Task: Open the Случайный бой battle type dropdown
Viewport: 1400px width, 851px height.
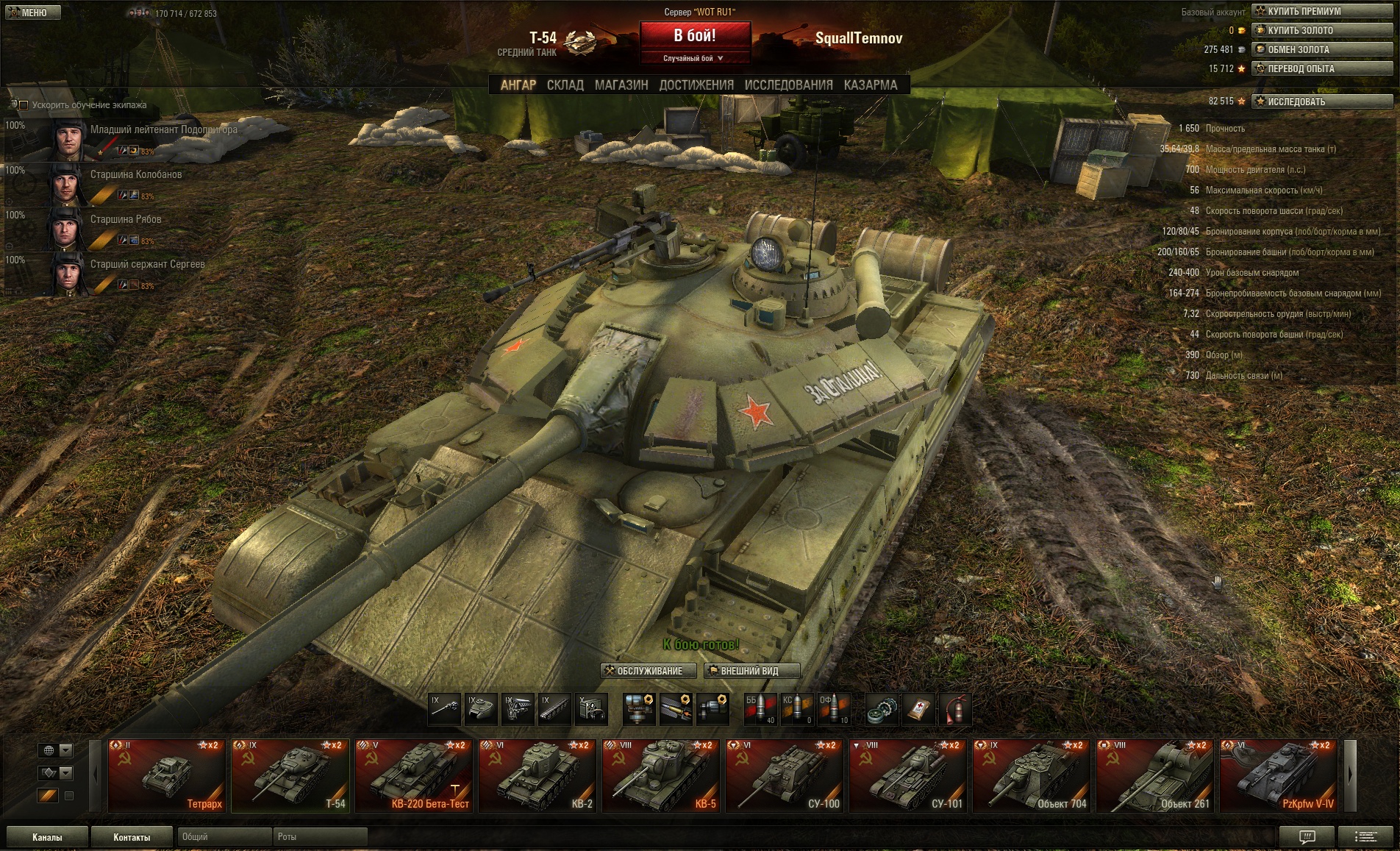Action: click(x=694, y=58)
